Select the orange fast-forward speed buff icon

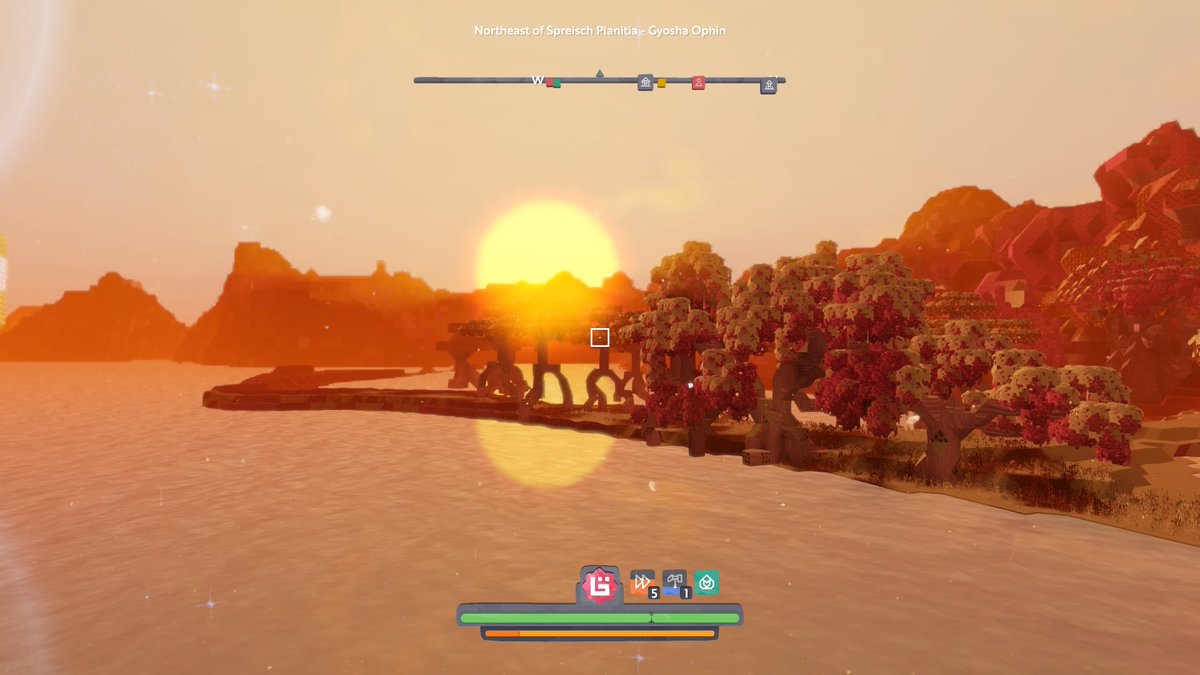(x=642, y=582)
